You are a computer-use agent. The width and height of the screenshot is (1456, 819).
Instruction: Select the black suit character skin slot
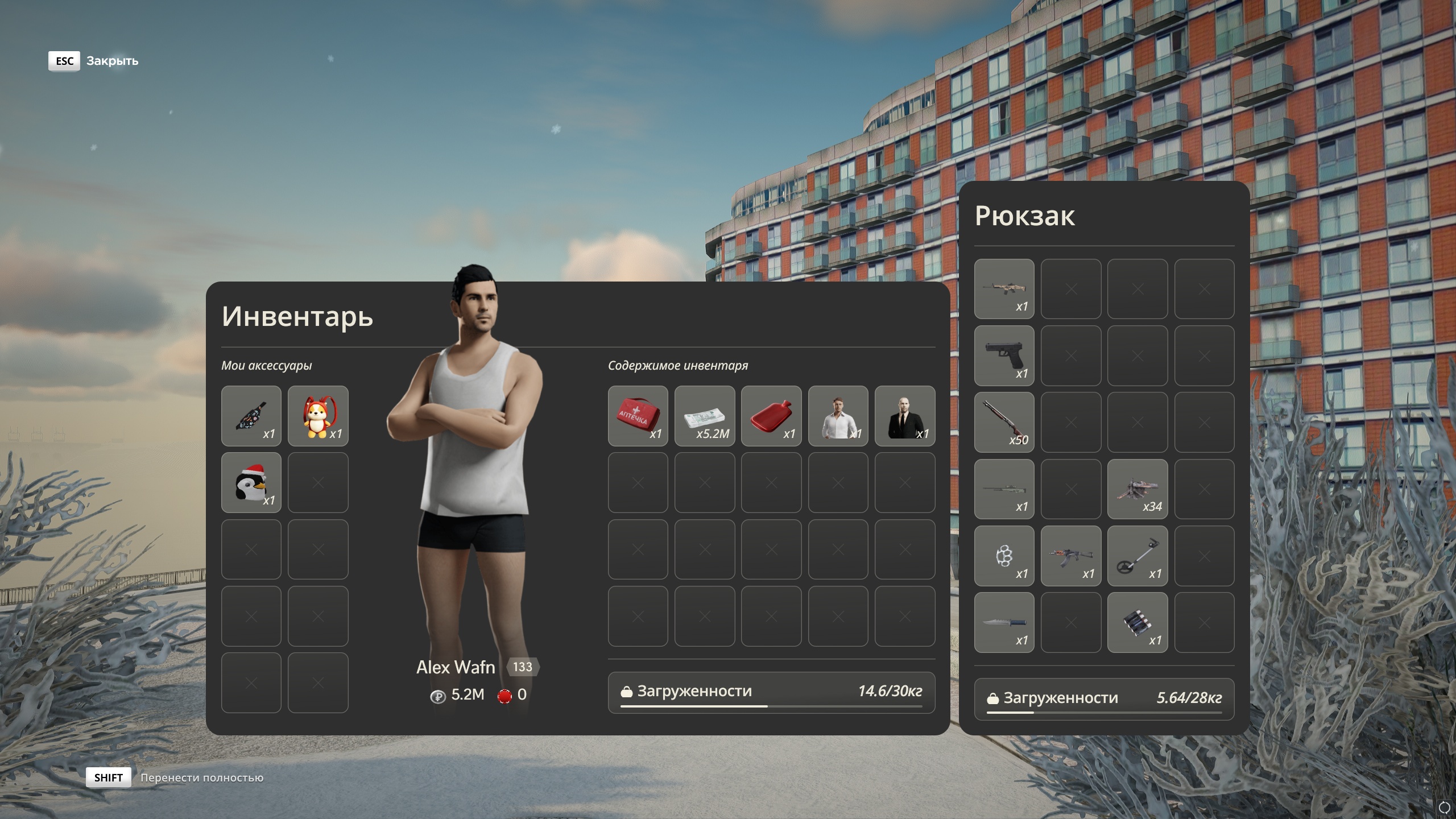point(904,416)
